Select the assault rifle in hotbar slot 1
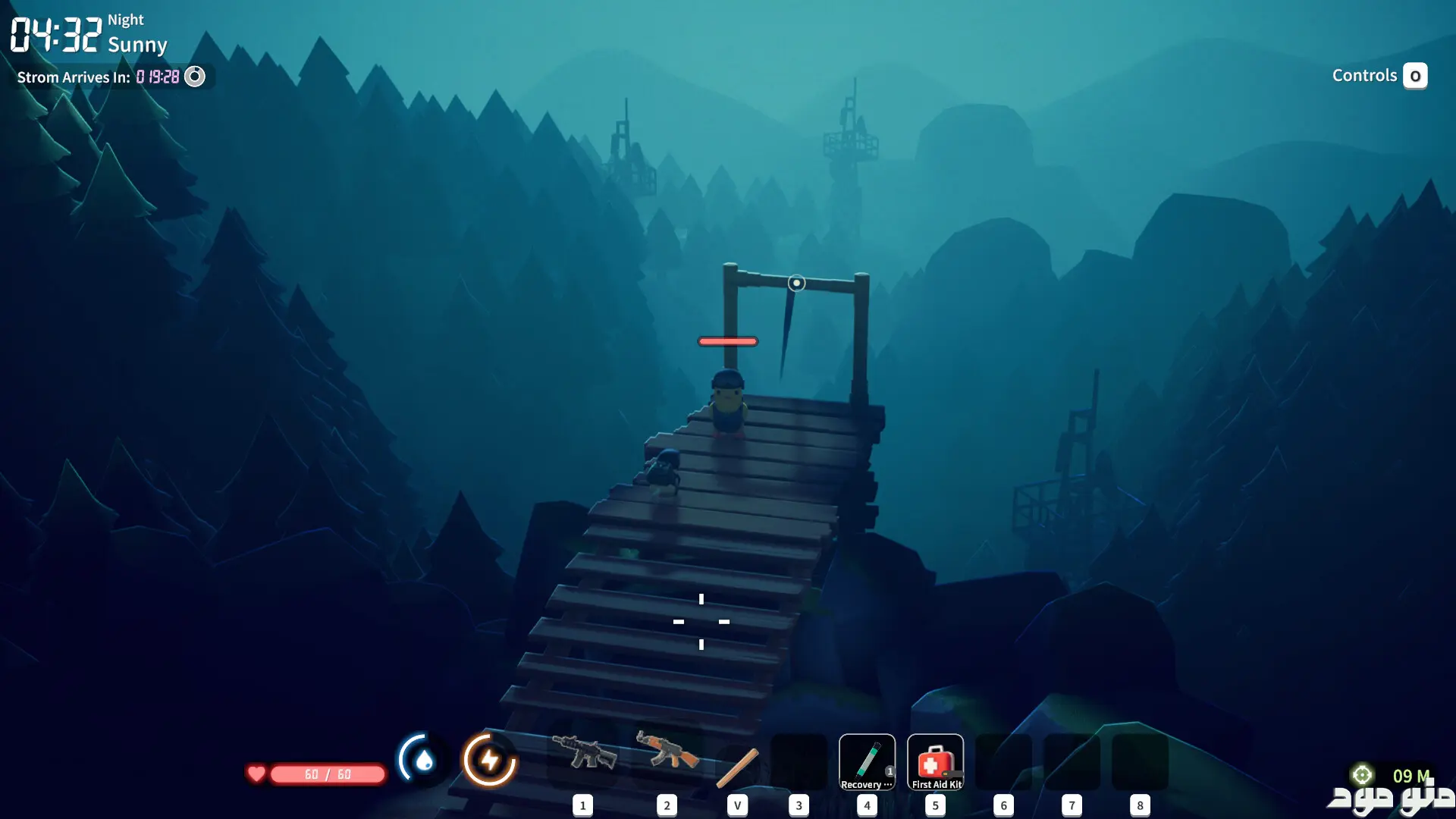 pyautogui.click(x=583, y=753)
